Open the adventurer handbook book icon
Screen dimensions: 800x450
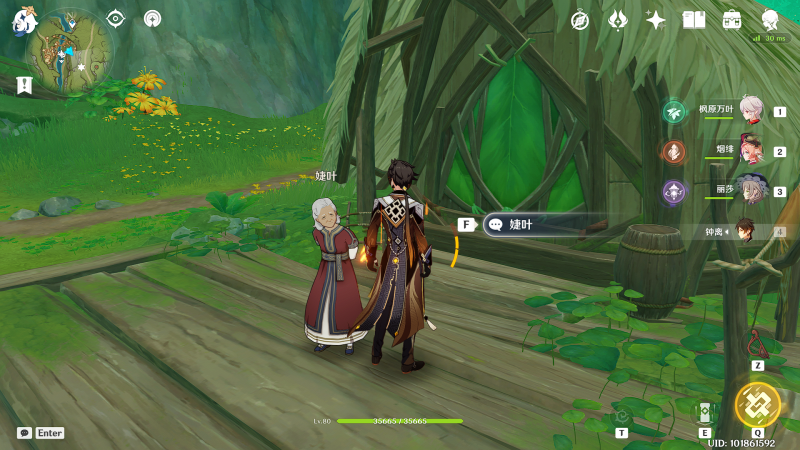click(x=694, y=20)
